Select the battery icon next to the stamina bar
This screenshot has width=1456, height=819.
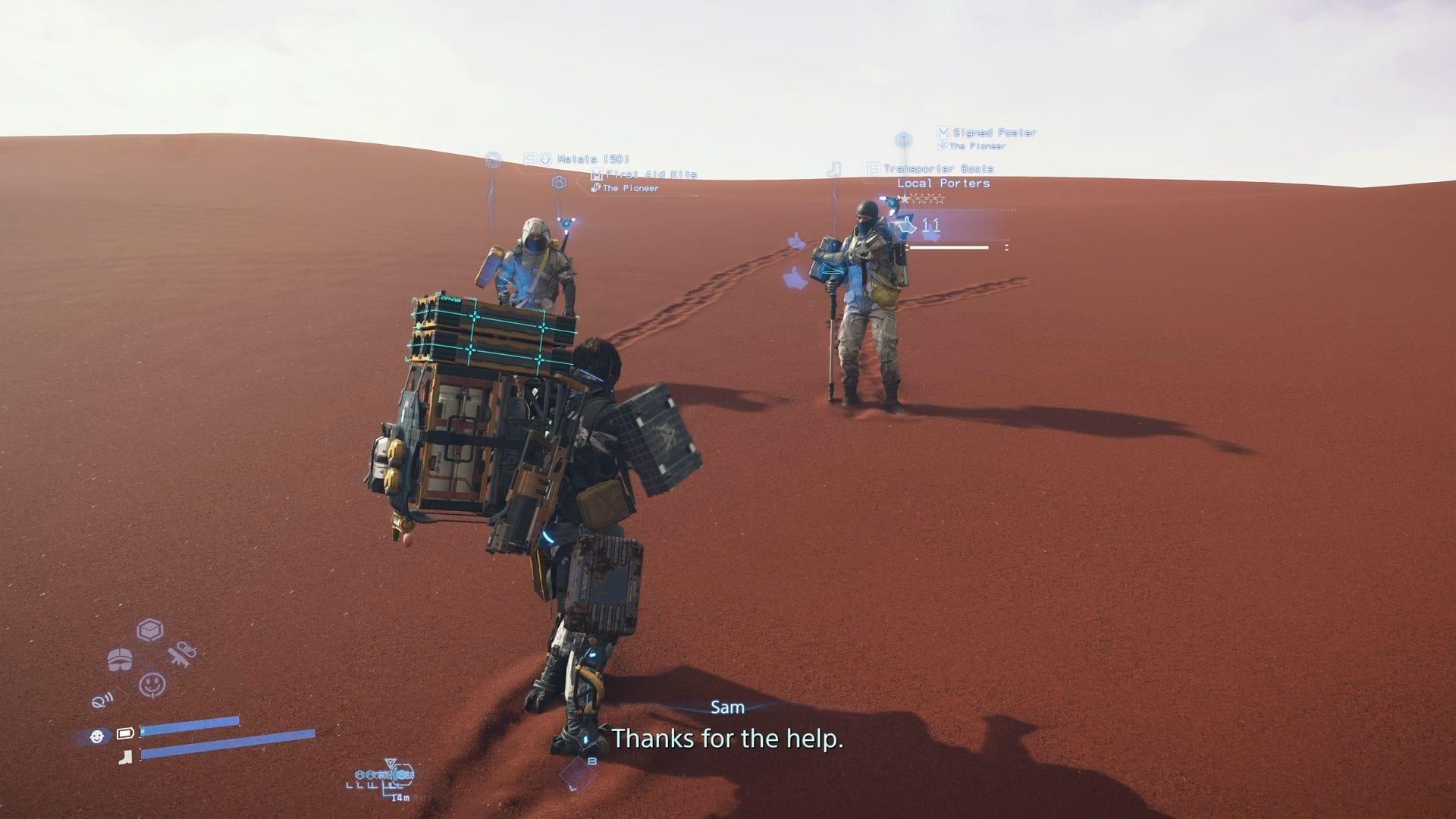pyautogui.click(x=125, y=733)
